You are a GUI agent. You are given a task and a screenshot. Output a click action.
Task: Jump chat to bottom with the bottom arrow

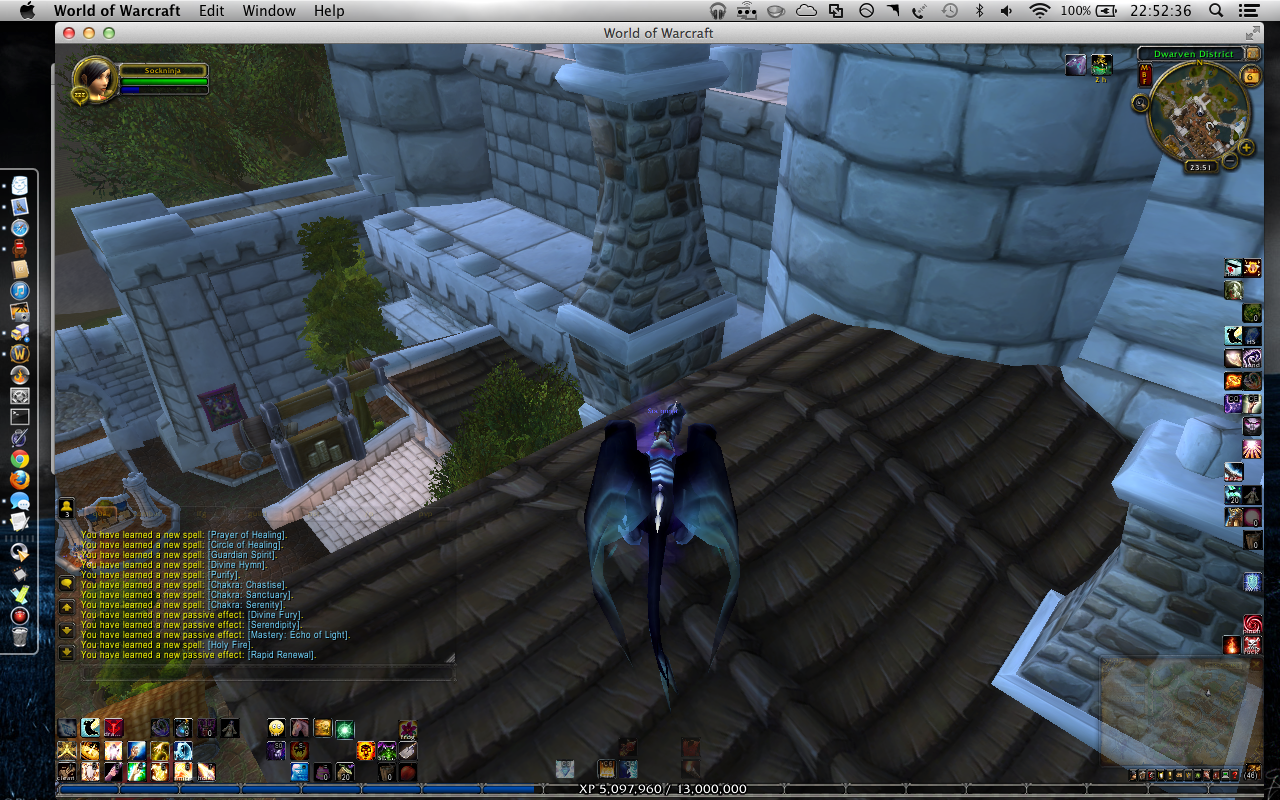click(x=66, y=653)
